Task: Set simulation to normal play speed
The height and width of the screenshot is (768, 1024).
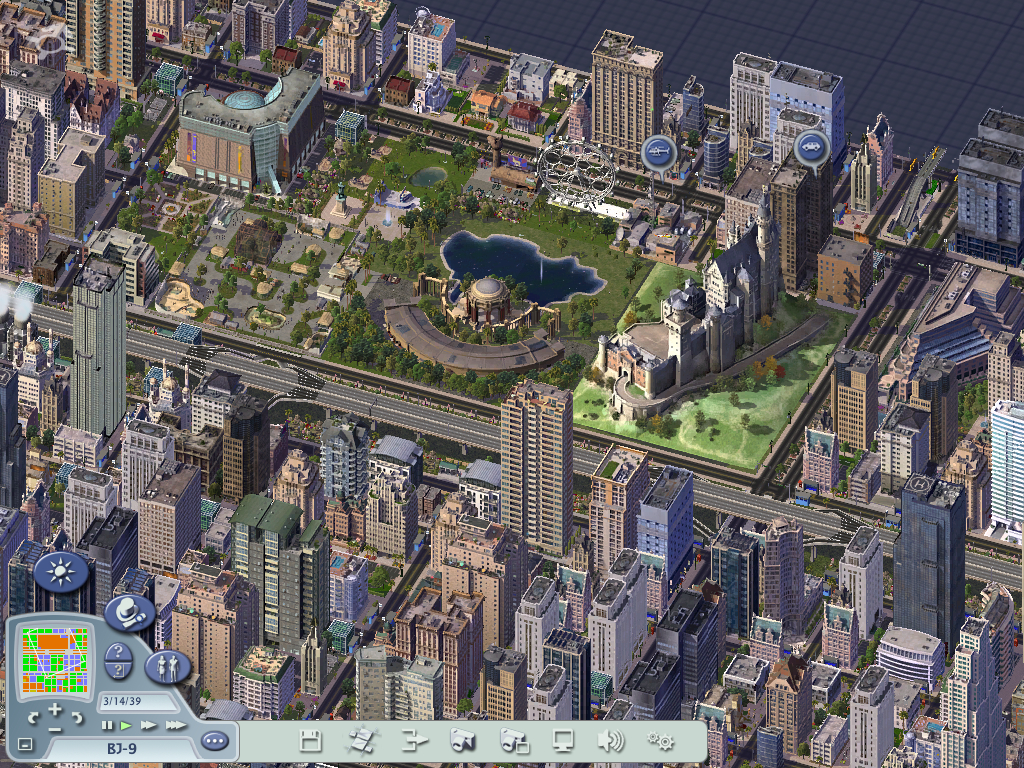Action: point(126,724)
